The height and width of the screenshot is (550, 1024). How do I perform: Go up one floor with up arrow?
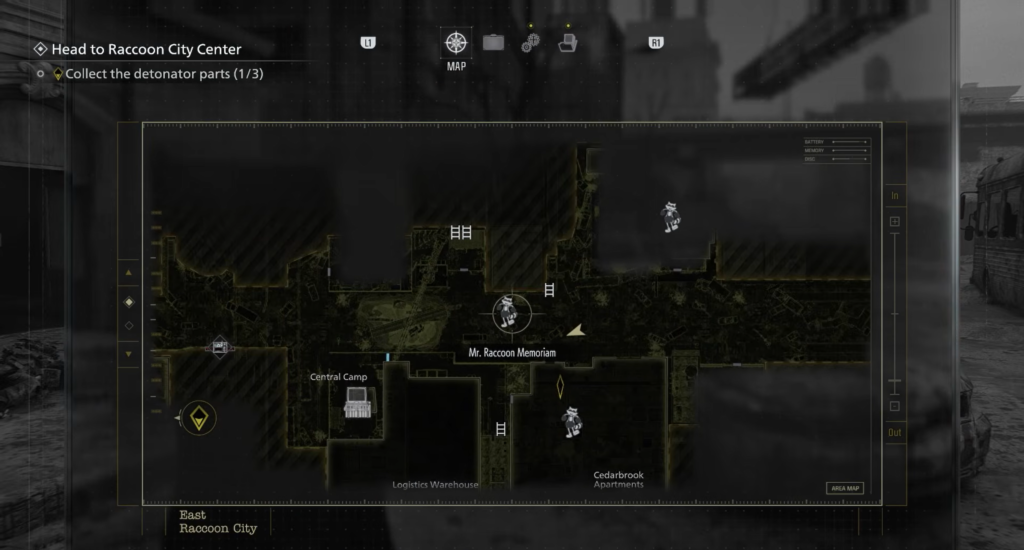tap(128, 272)
